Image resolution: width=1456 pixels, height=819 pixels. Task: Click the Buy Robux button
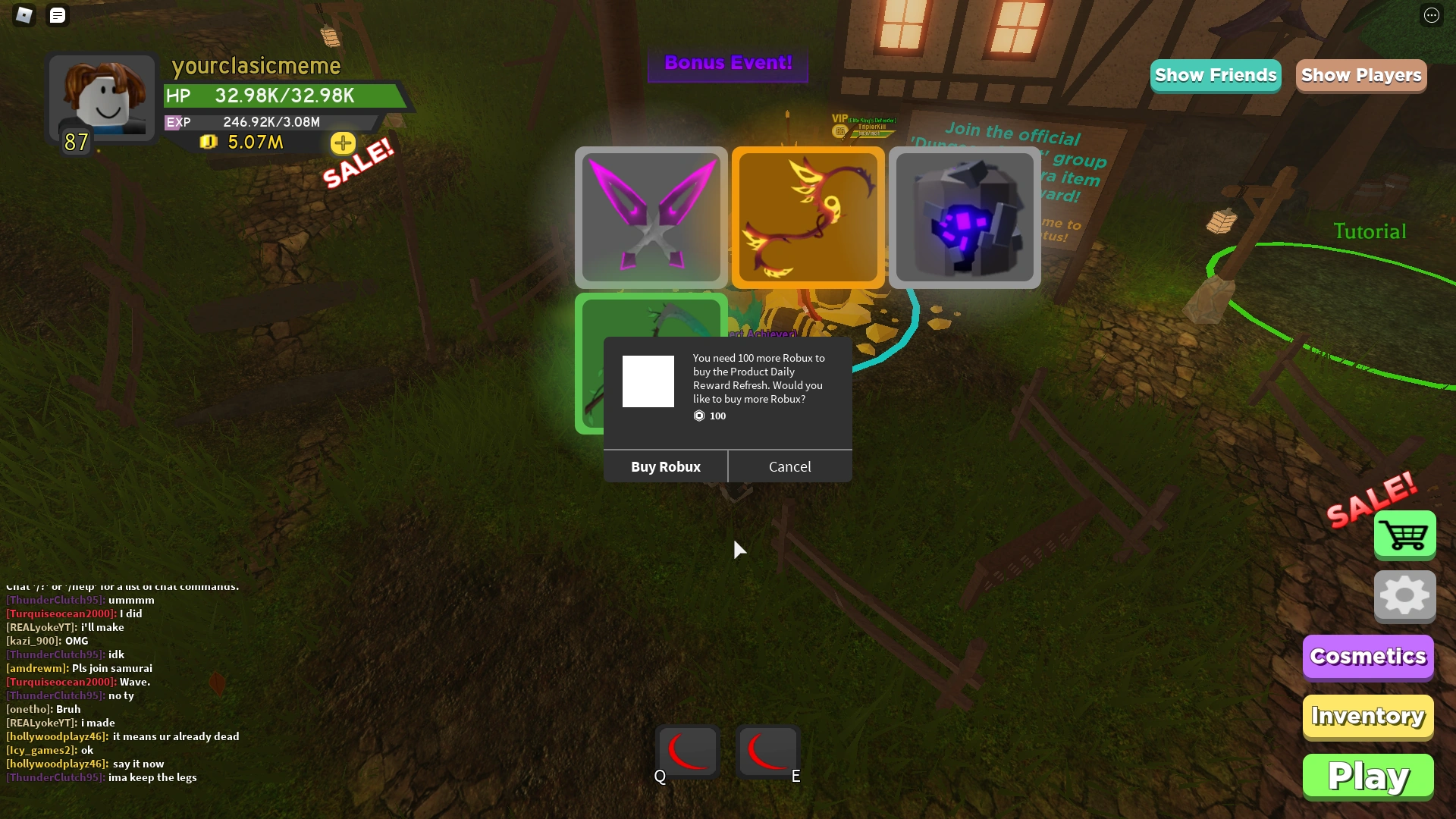(x=665, y=466)
